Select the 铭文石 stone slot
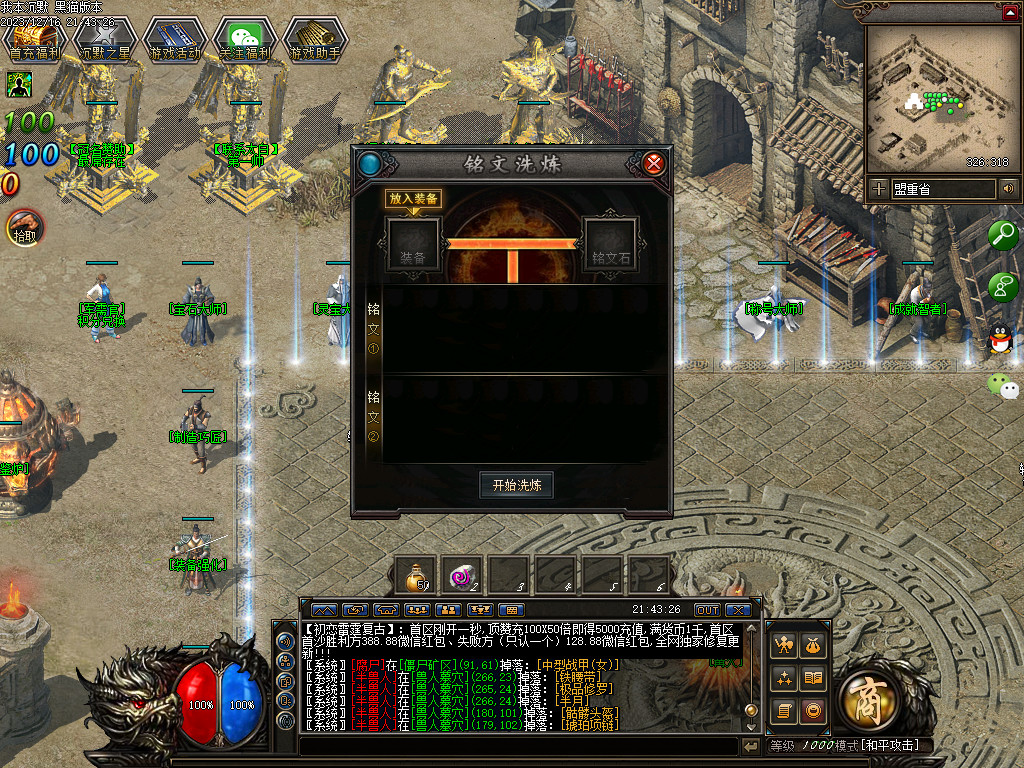Screen dimensions: 1024x768 pos(611,246)
